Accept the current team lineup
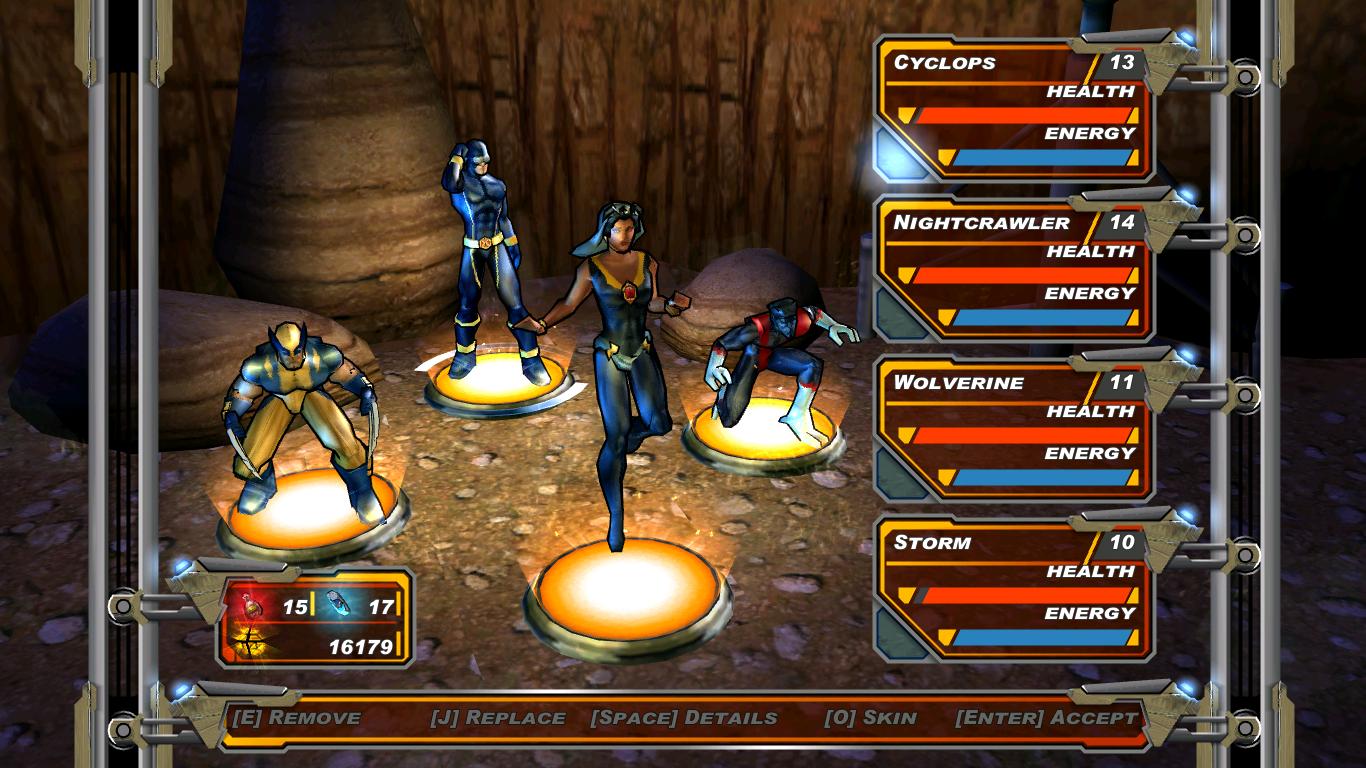 coord(1046,718)
